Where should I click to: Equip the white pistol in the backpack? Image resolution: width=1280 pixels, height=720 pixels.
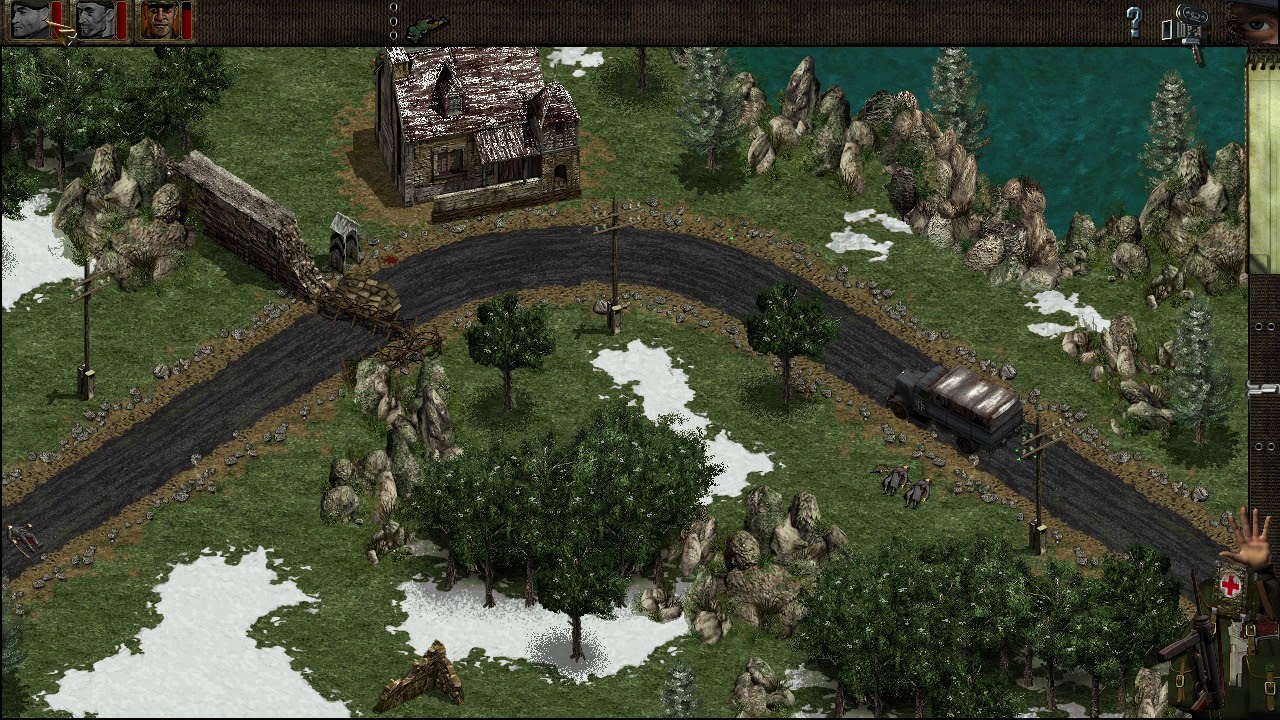[x=1238, y=650]
